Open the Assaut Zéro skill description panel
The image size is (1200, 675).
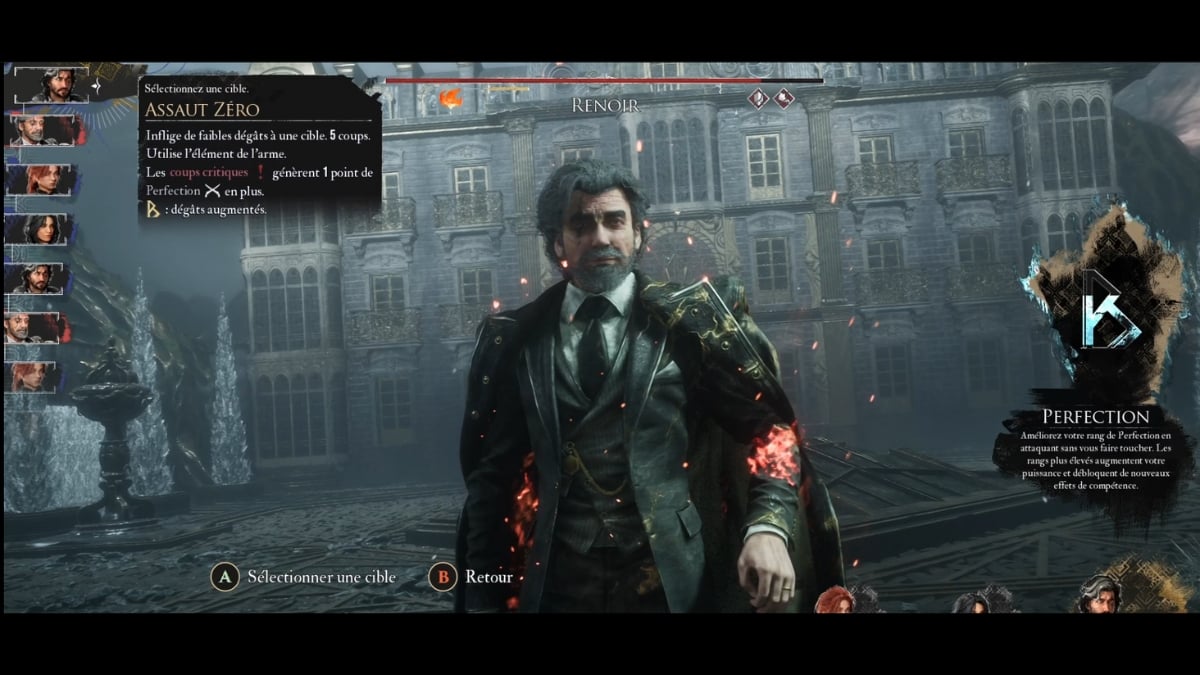click(x=259, y=146)
